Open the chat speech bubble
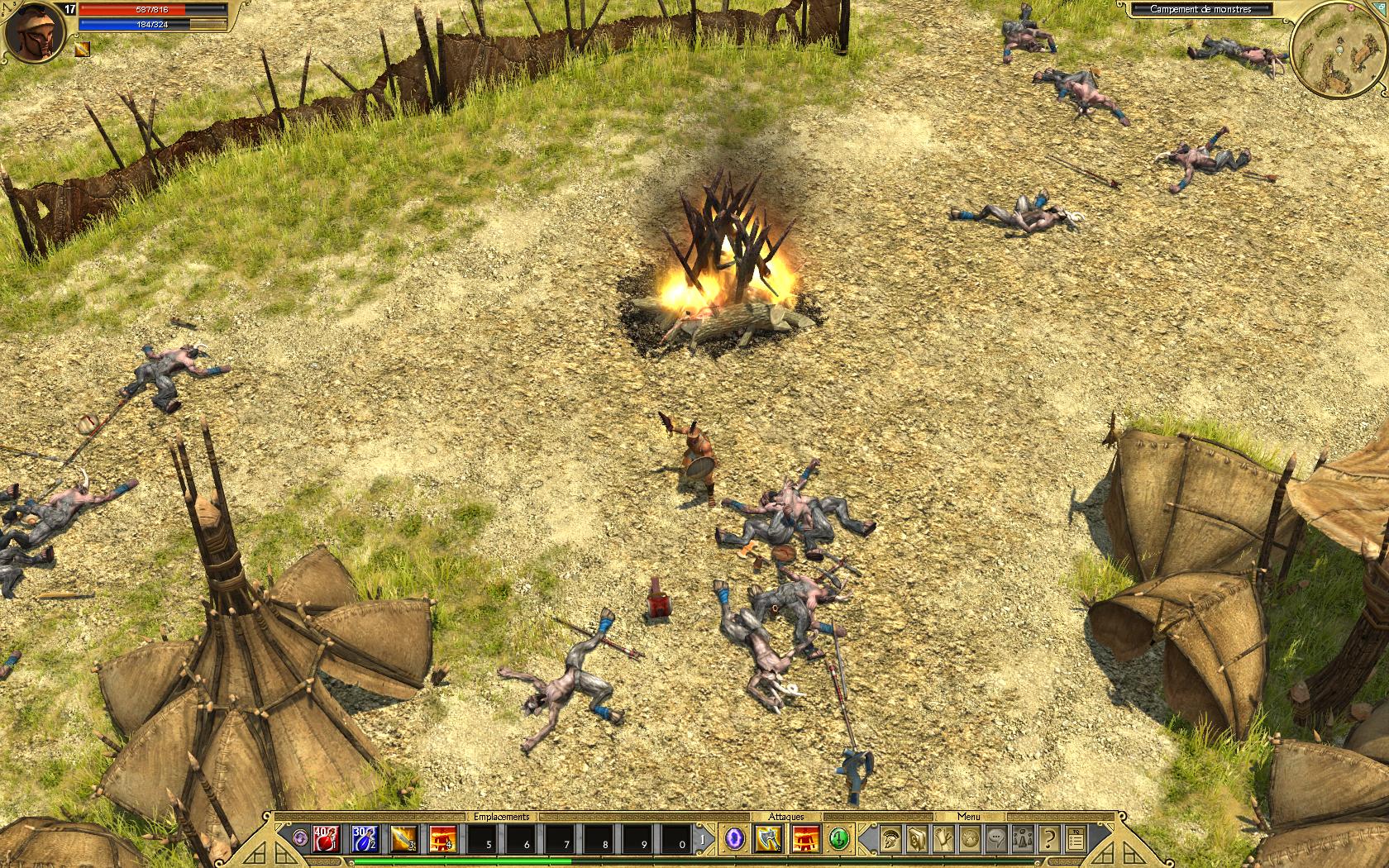 [x=996, y=839]
